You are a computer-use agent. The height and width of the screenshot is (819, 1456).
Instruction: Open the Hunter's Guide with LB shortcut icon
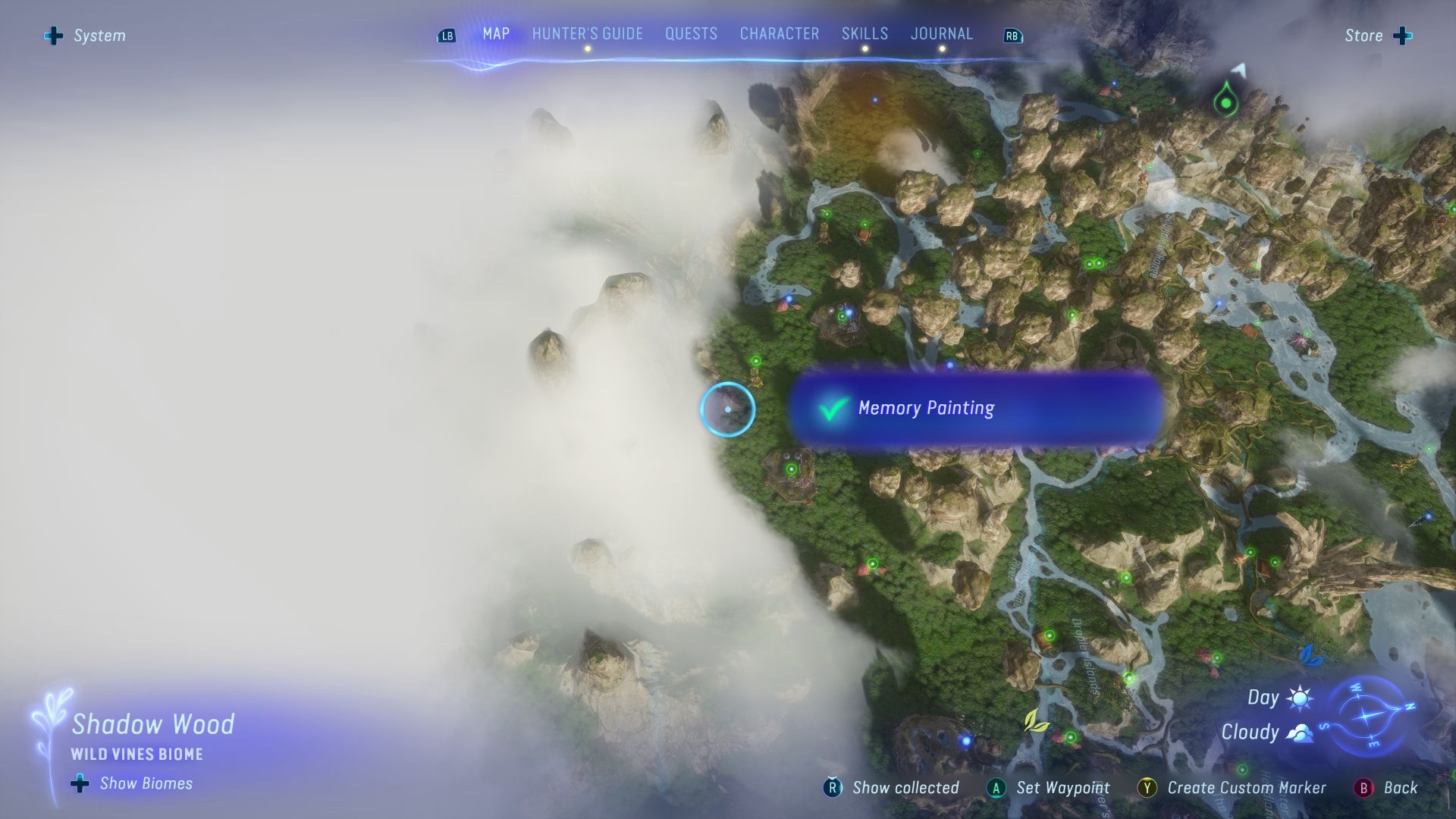point(447,34)
